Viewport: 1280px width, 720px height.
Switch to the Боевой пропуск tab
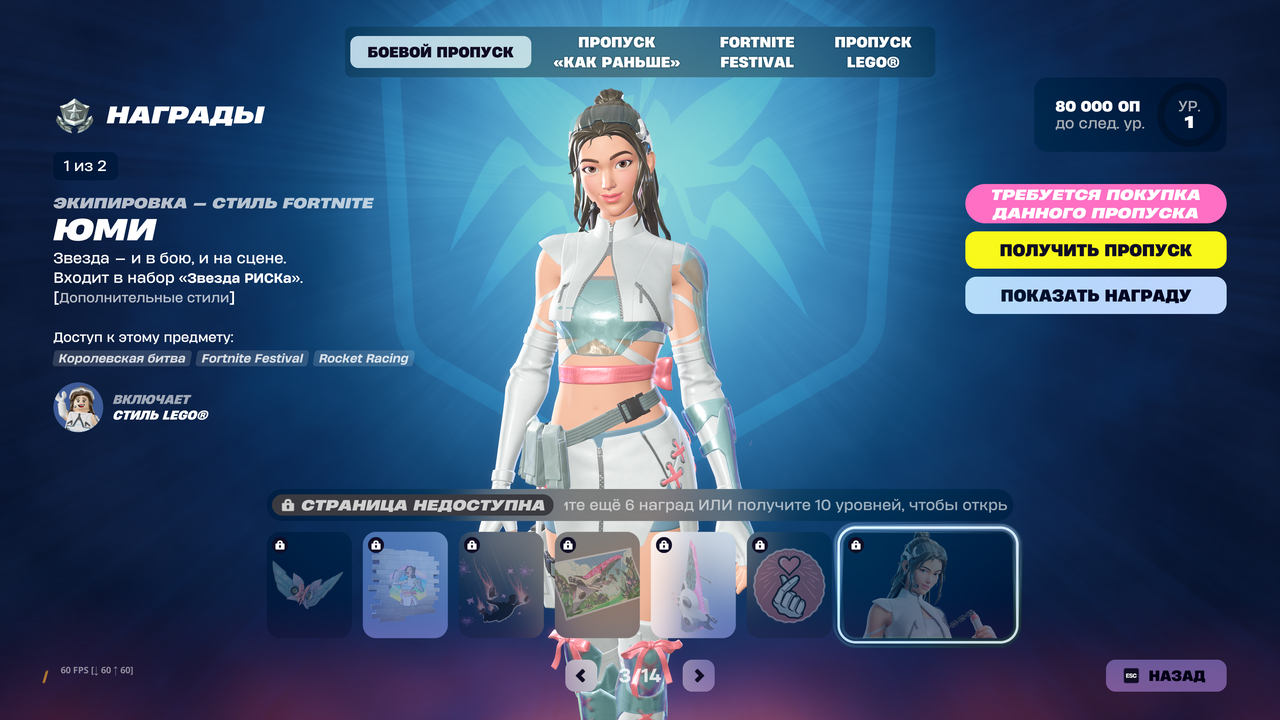(440, 52)
